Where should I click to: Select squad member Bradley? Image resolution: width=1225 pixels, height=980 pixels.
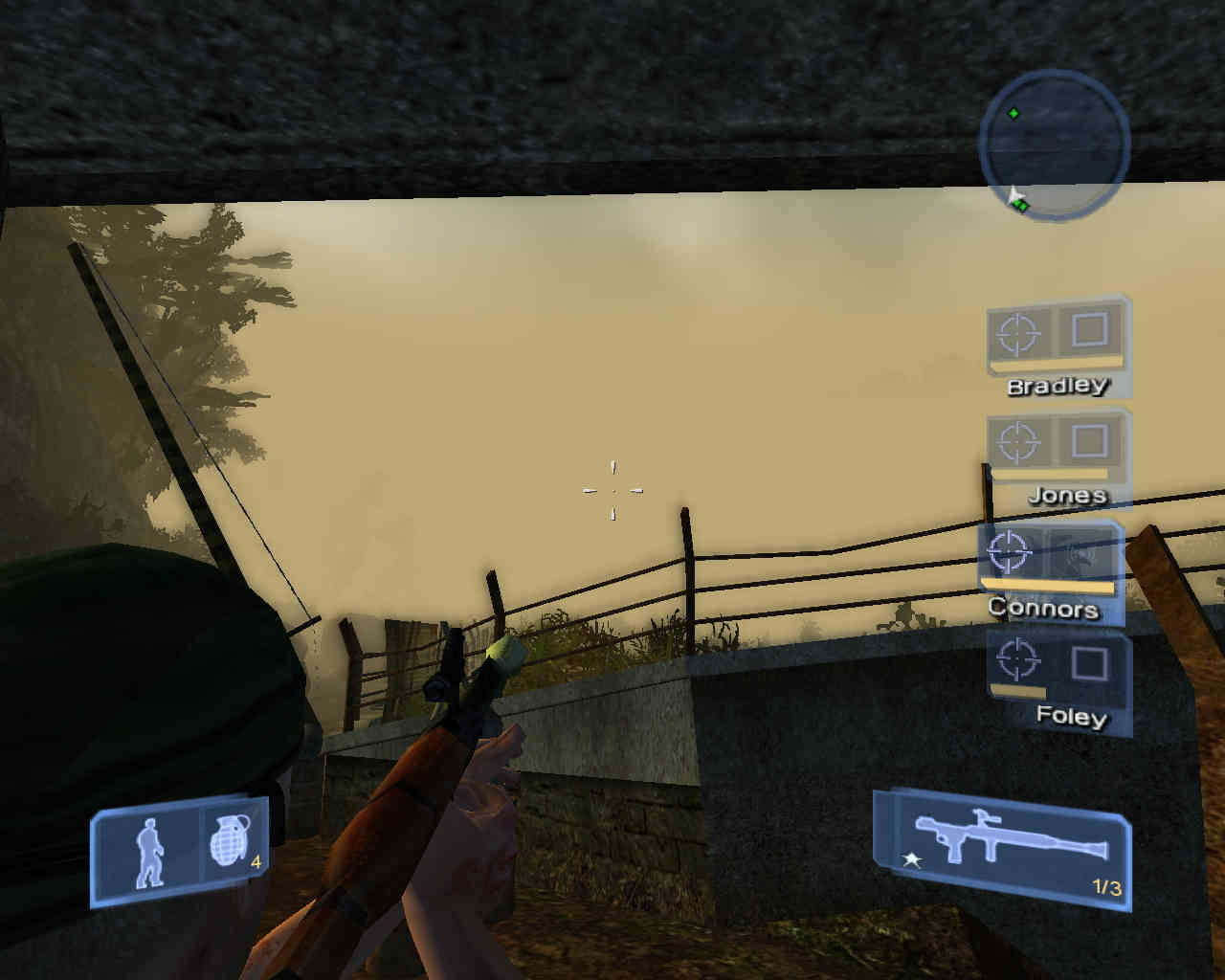1057,386
